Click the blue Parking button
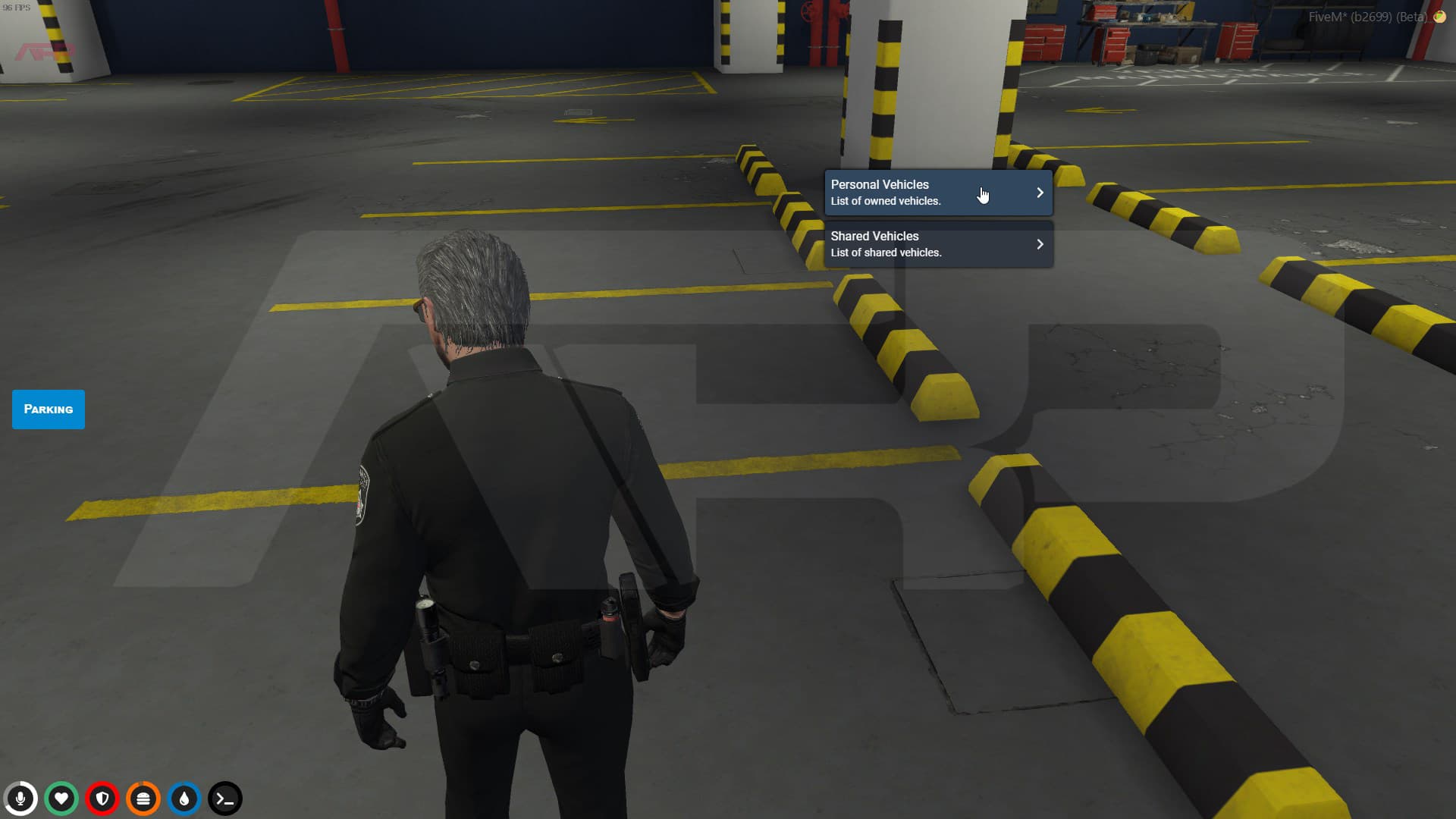1456x819 pixels. tap(48, 409)
